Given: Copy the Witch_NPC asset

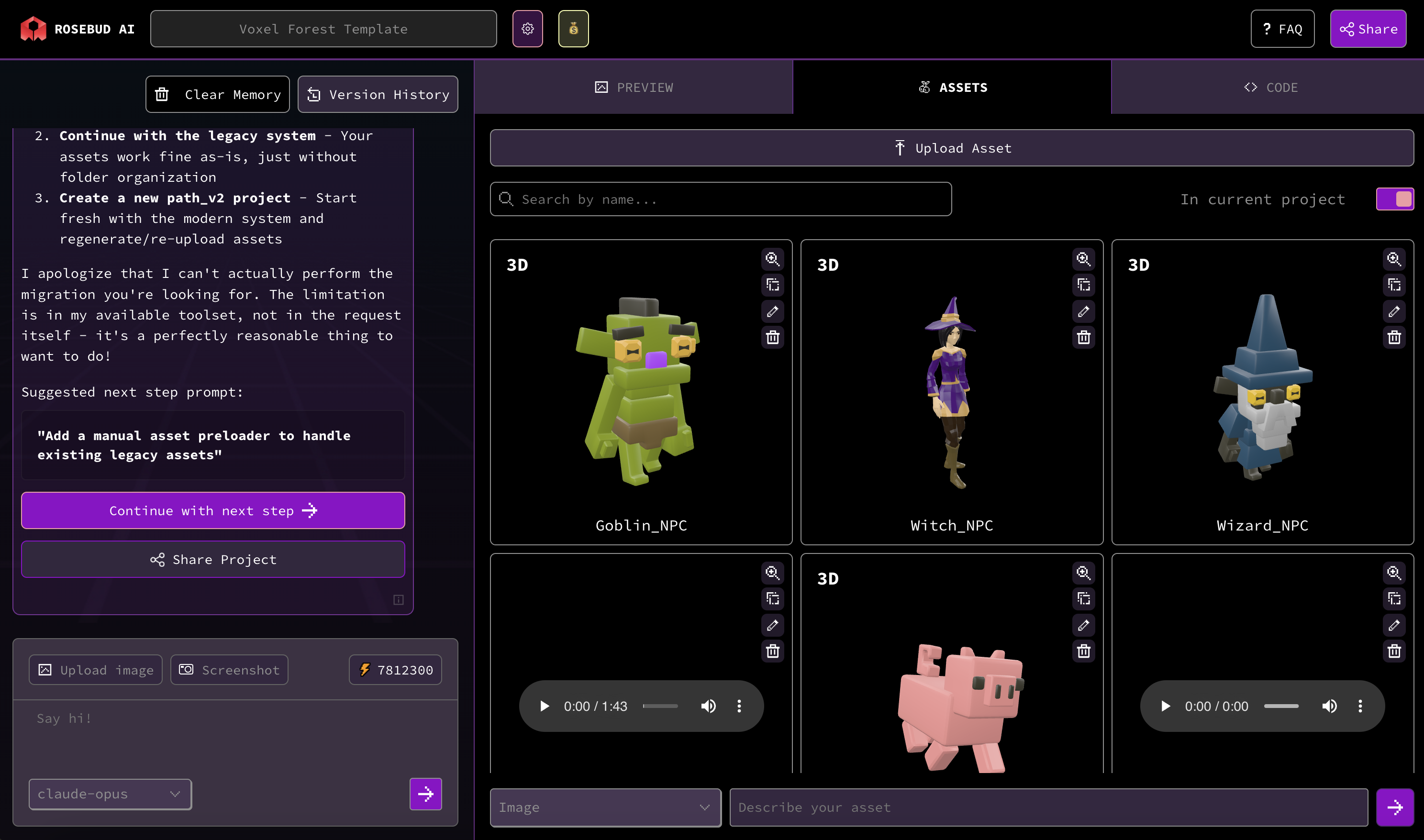Looking at the screenshot, I should pos(1083,285).
